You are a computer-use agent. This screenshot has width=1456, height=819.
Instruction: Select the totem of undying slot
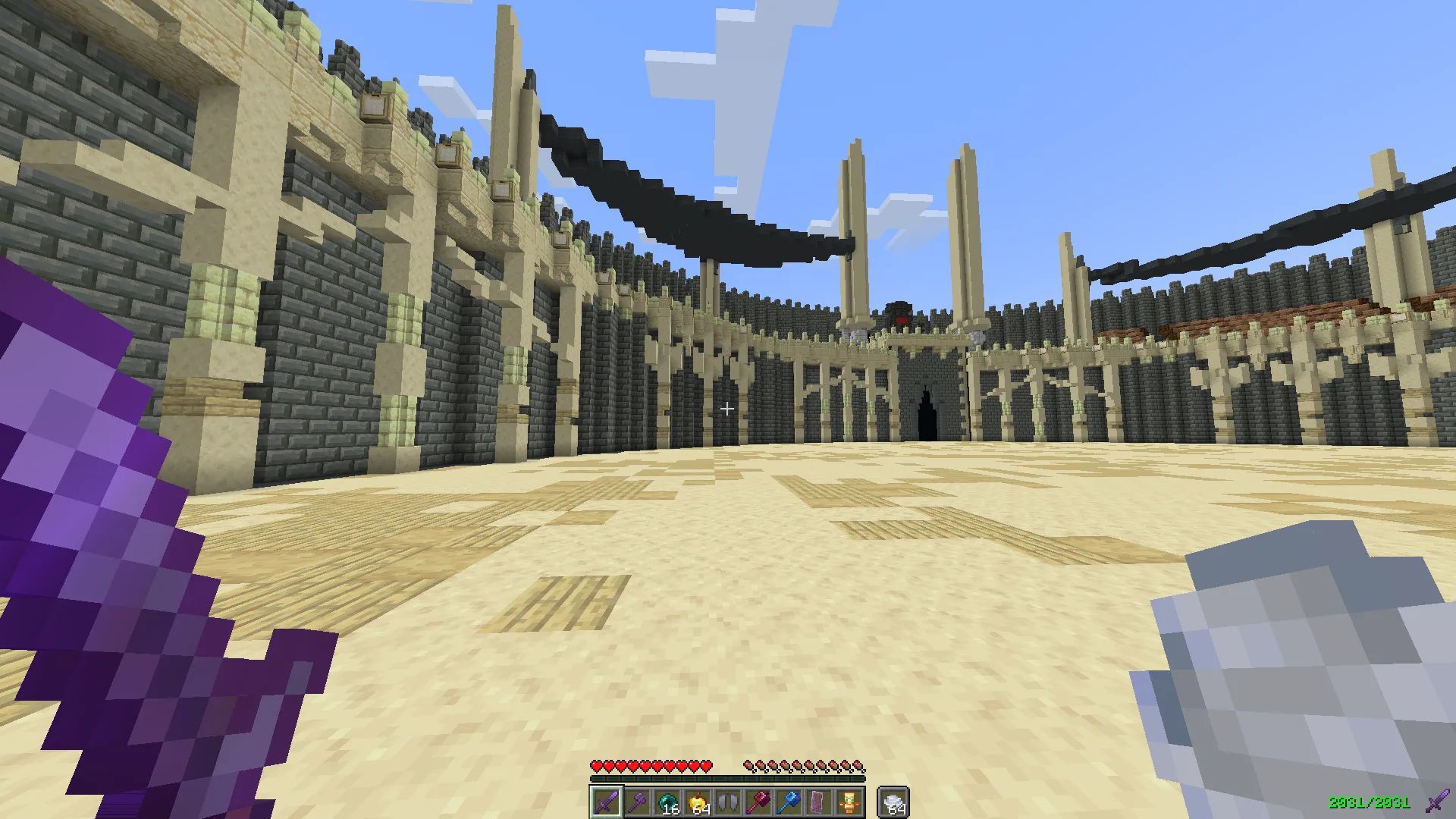click(849, 802)
